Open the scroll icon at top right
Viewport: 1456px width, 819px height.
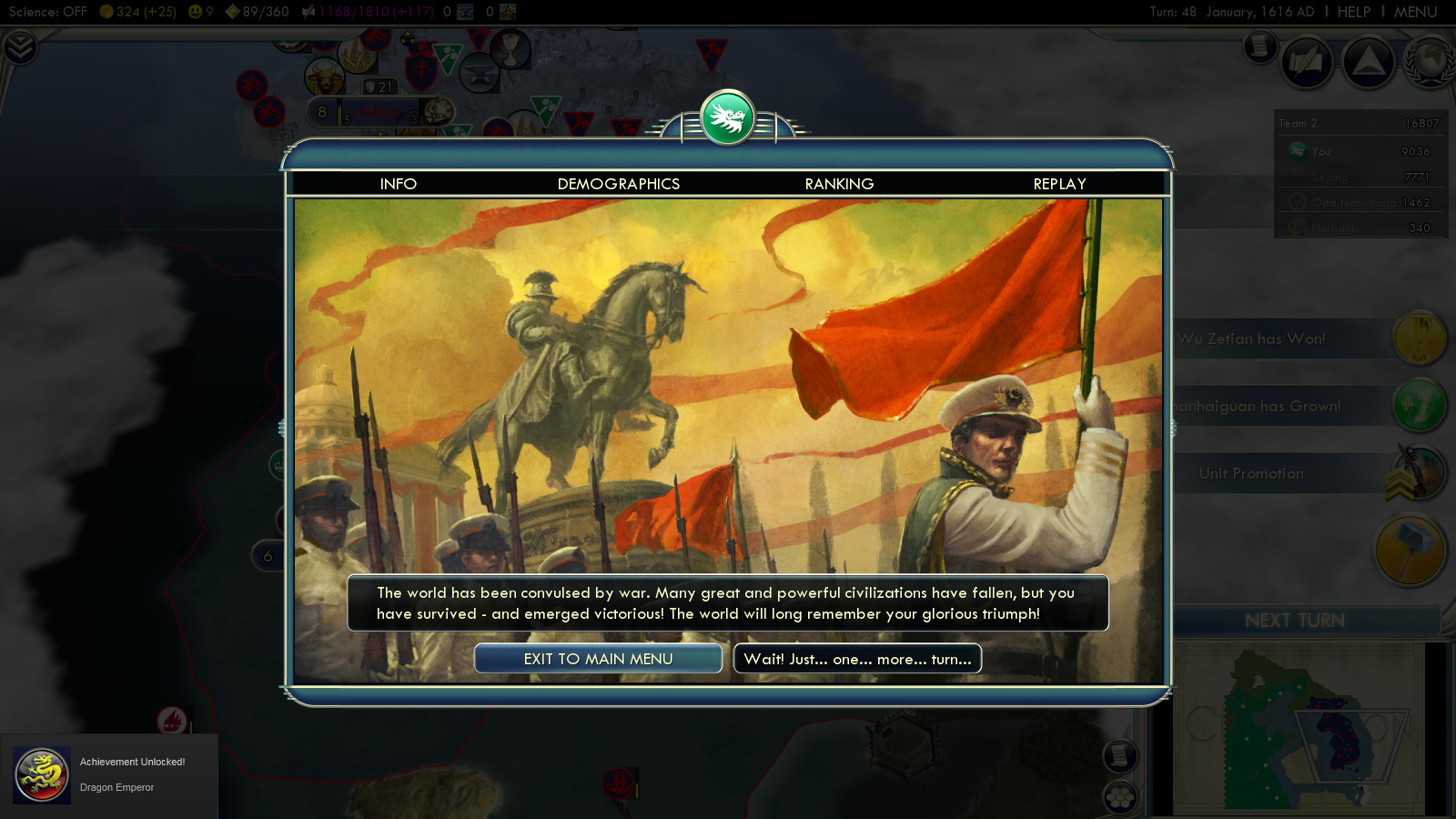pyautogui.click(x=1260, y=45)
